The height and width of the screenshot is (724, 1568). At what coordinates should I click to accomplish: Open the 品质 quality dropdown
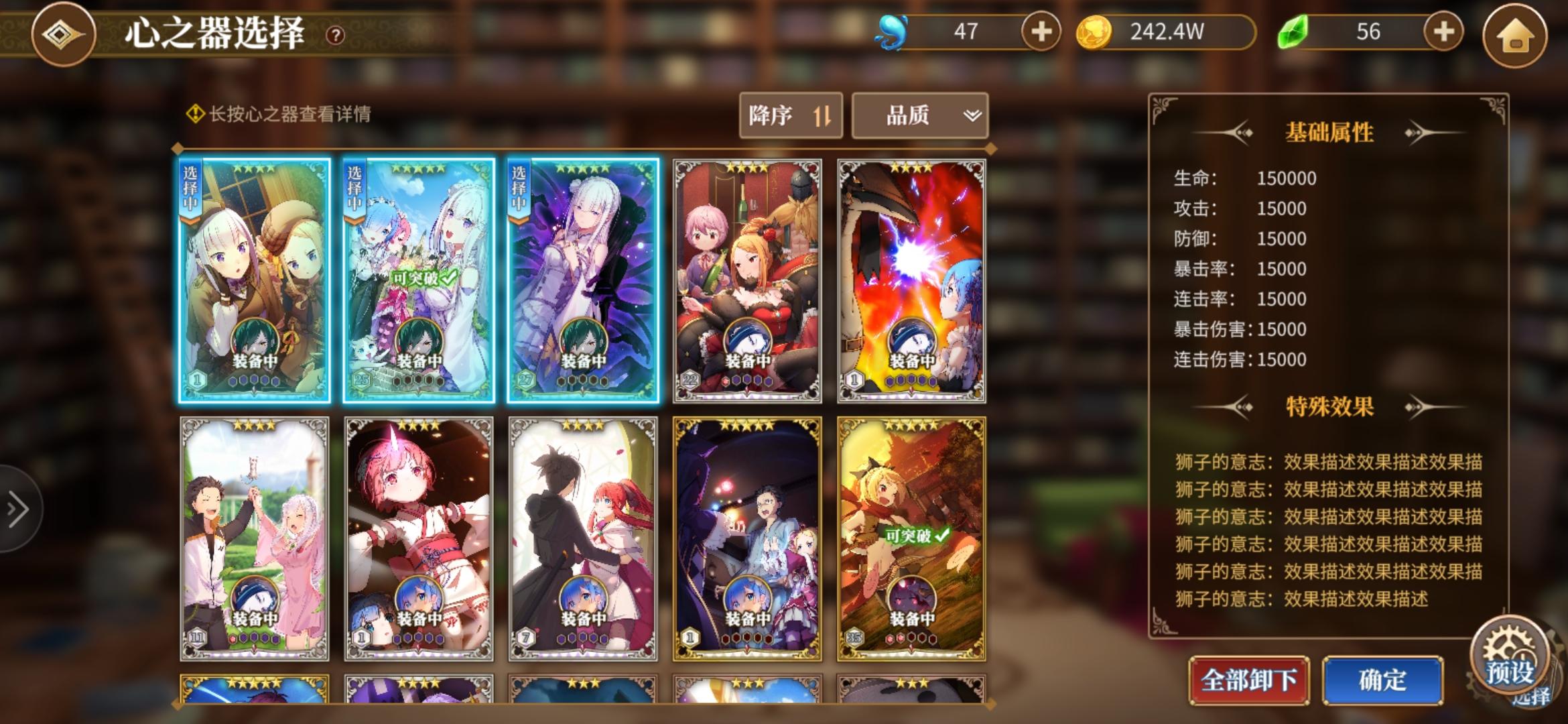point(919,115)
